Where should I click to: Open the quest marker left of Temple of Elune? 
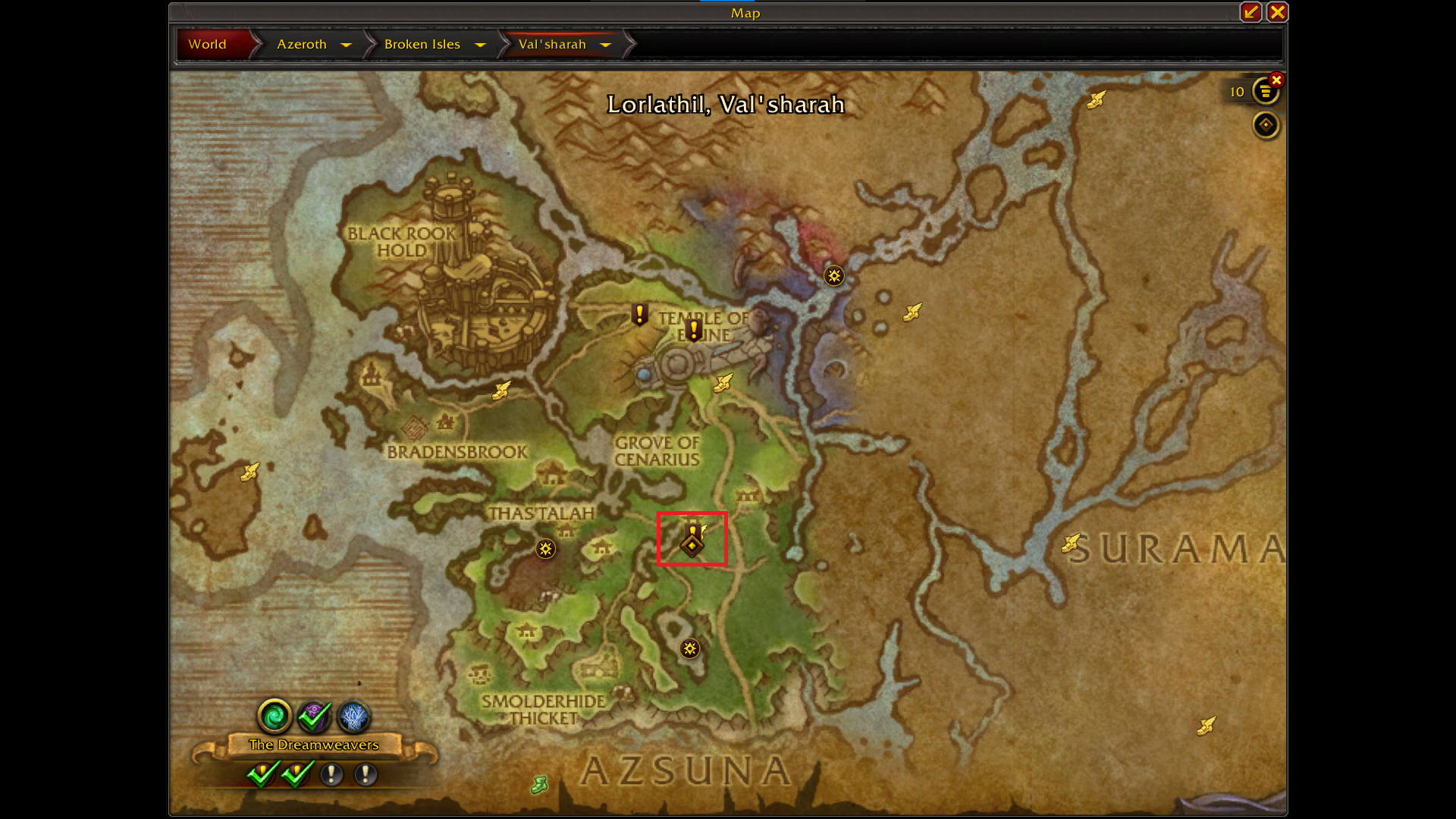click(x=639, y=313)
